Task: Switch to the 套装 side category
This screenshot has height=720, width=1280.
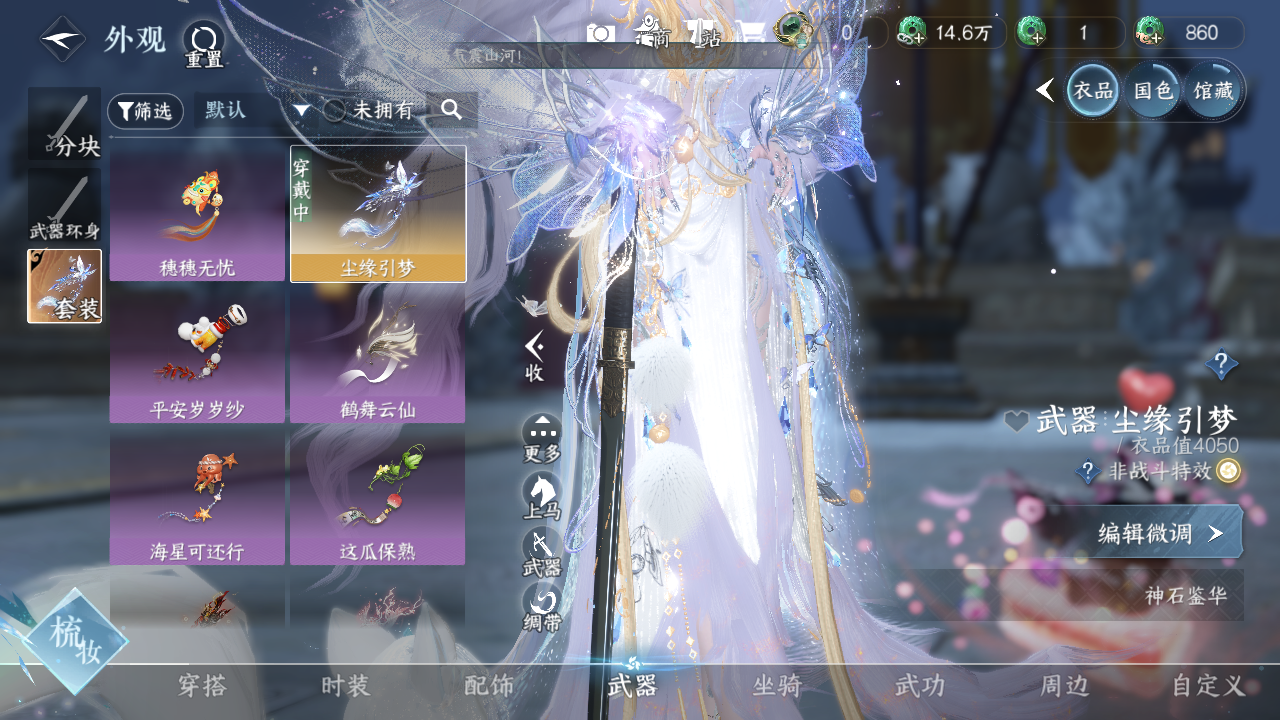Action: coord(64,286)
